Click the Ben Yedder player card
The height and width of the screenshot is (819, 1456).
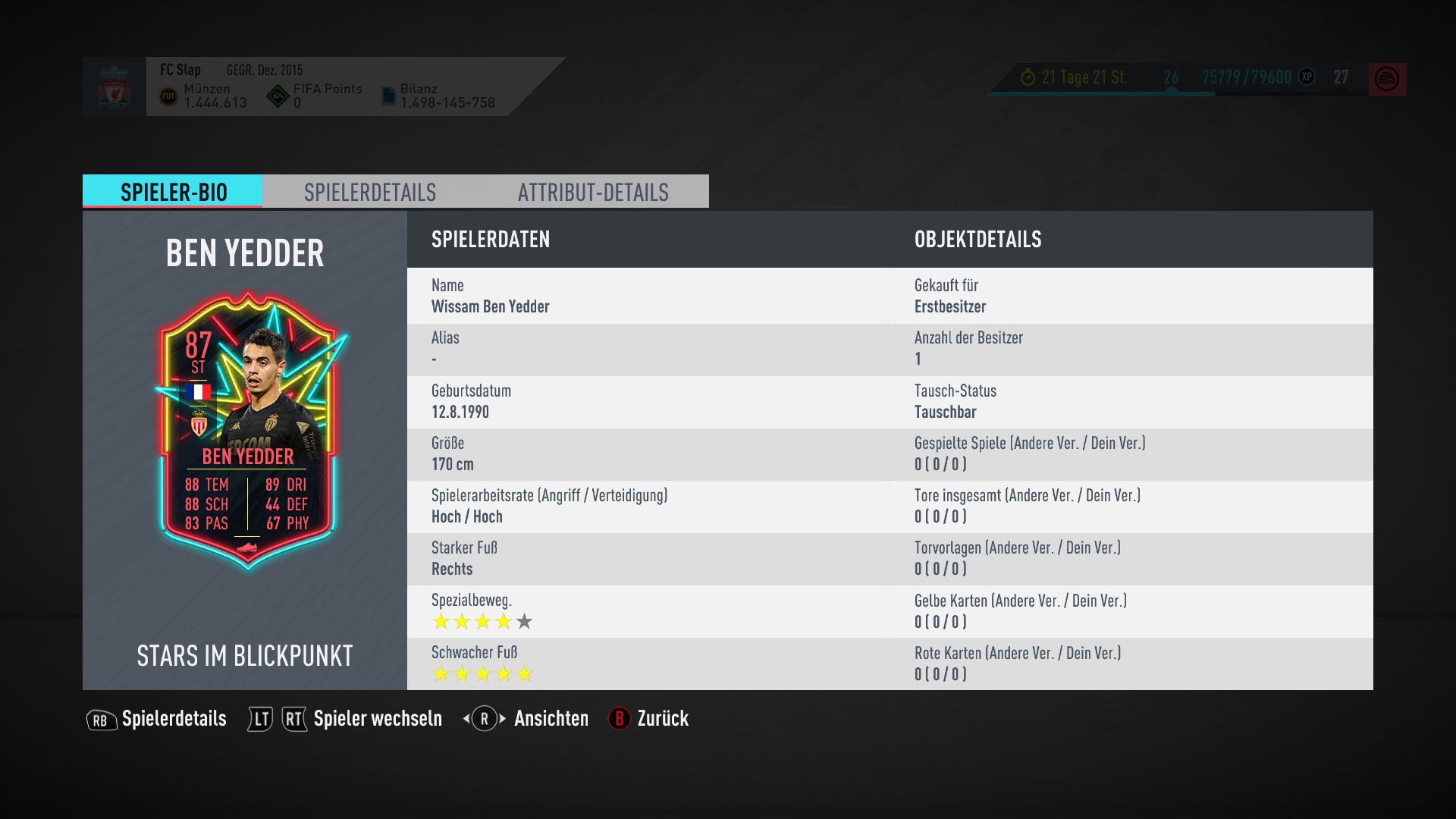[x=247, y=430]
